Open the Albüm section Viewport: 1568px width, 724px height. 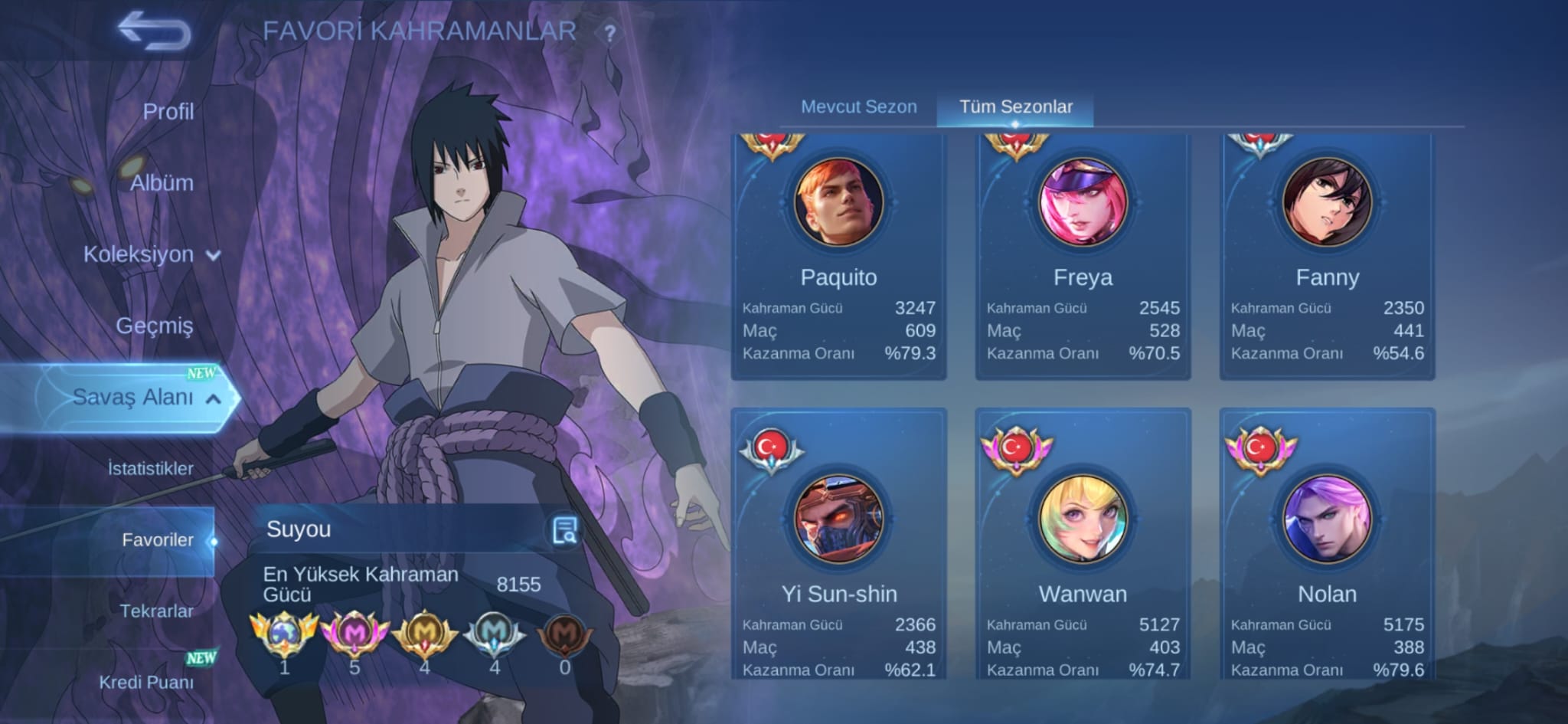click(162, 183)
